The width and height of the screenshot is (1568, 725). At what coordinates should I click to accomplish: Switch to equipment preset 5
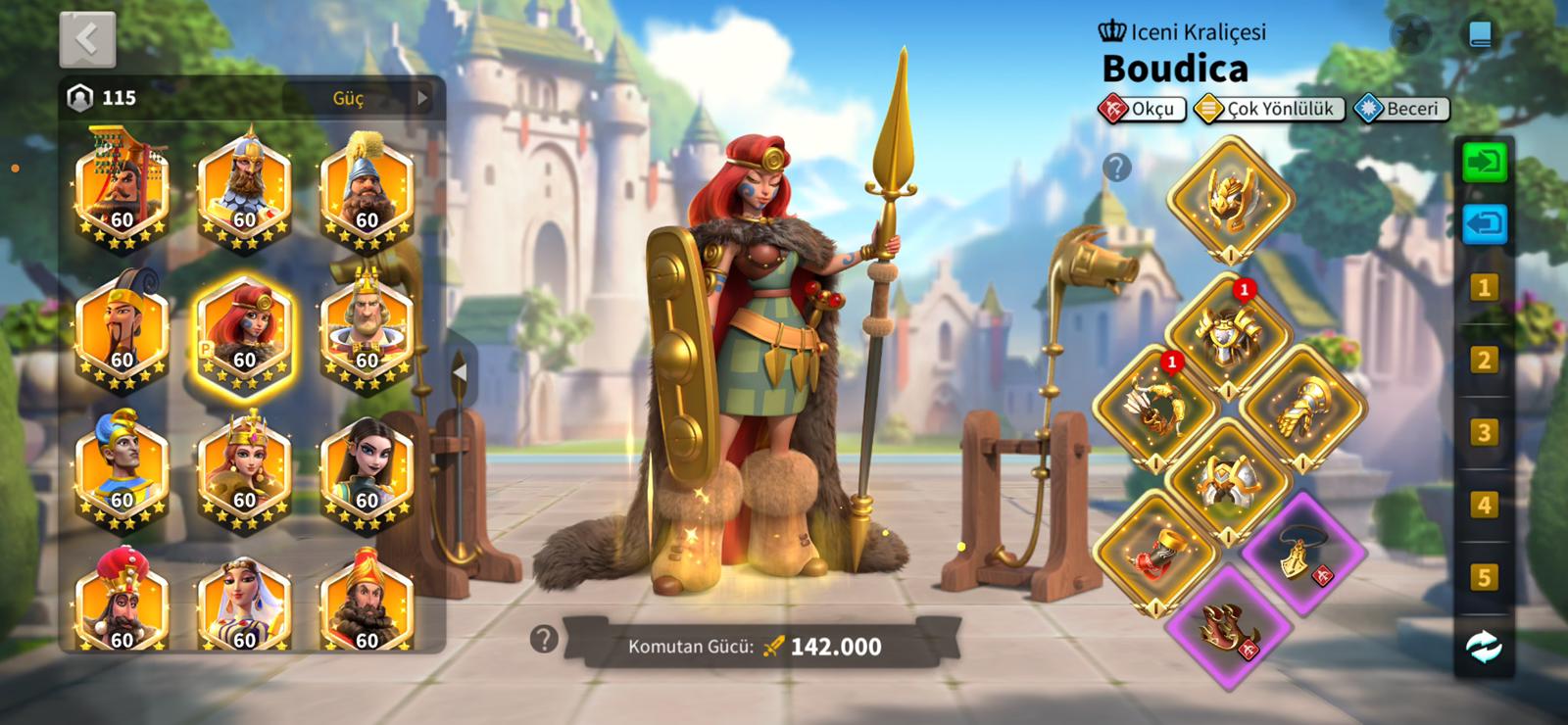click(1484, 577)
